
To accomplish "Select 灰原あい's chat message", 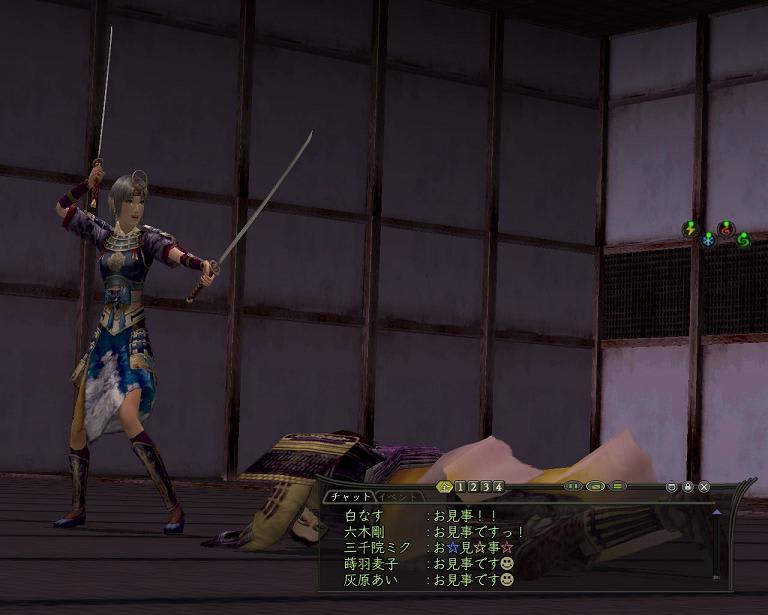I will [x=470, y=580].
